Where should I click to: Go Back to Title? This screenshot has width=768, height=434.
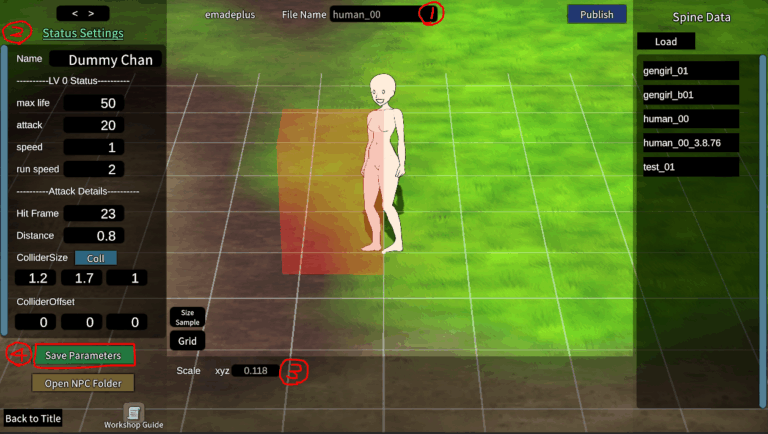pyautogui.click(x=33, y=418)
